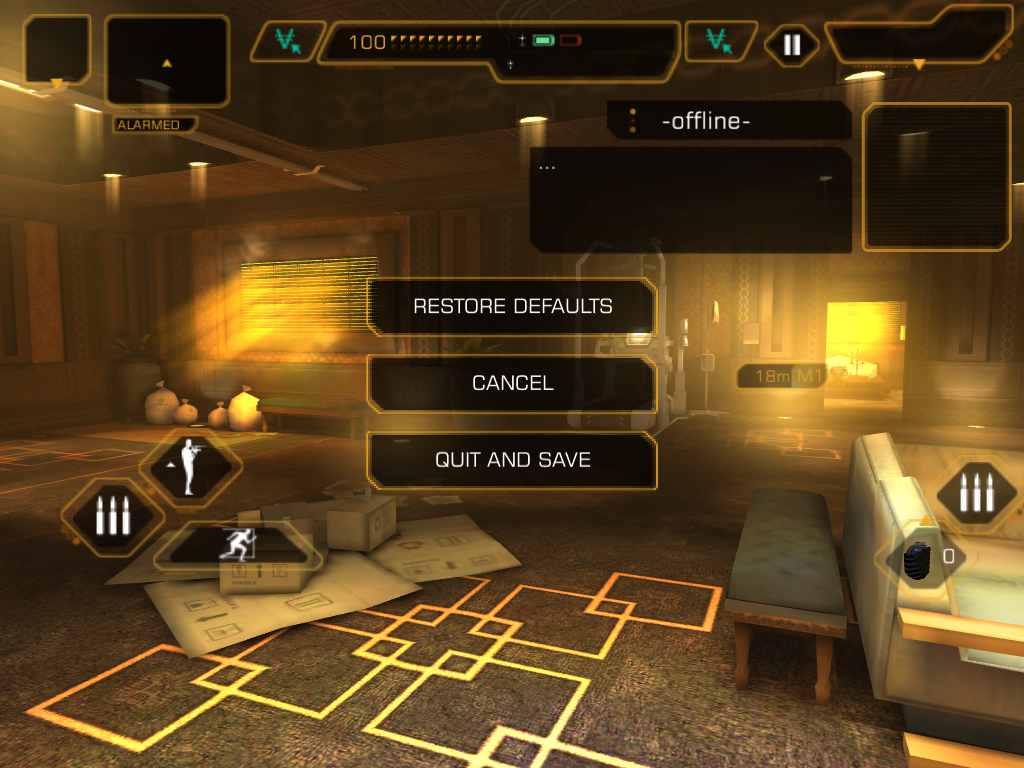Click Quit and Save
The height and width of the screenshot is (768, 1024).
coord(512,460)
